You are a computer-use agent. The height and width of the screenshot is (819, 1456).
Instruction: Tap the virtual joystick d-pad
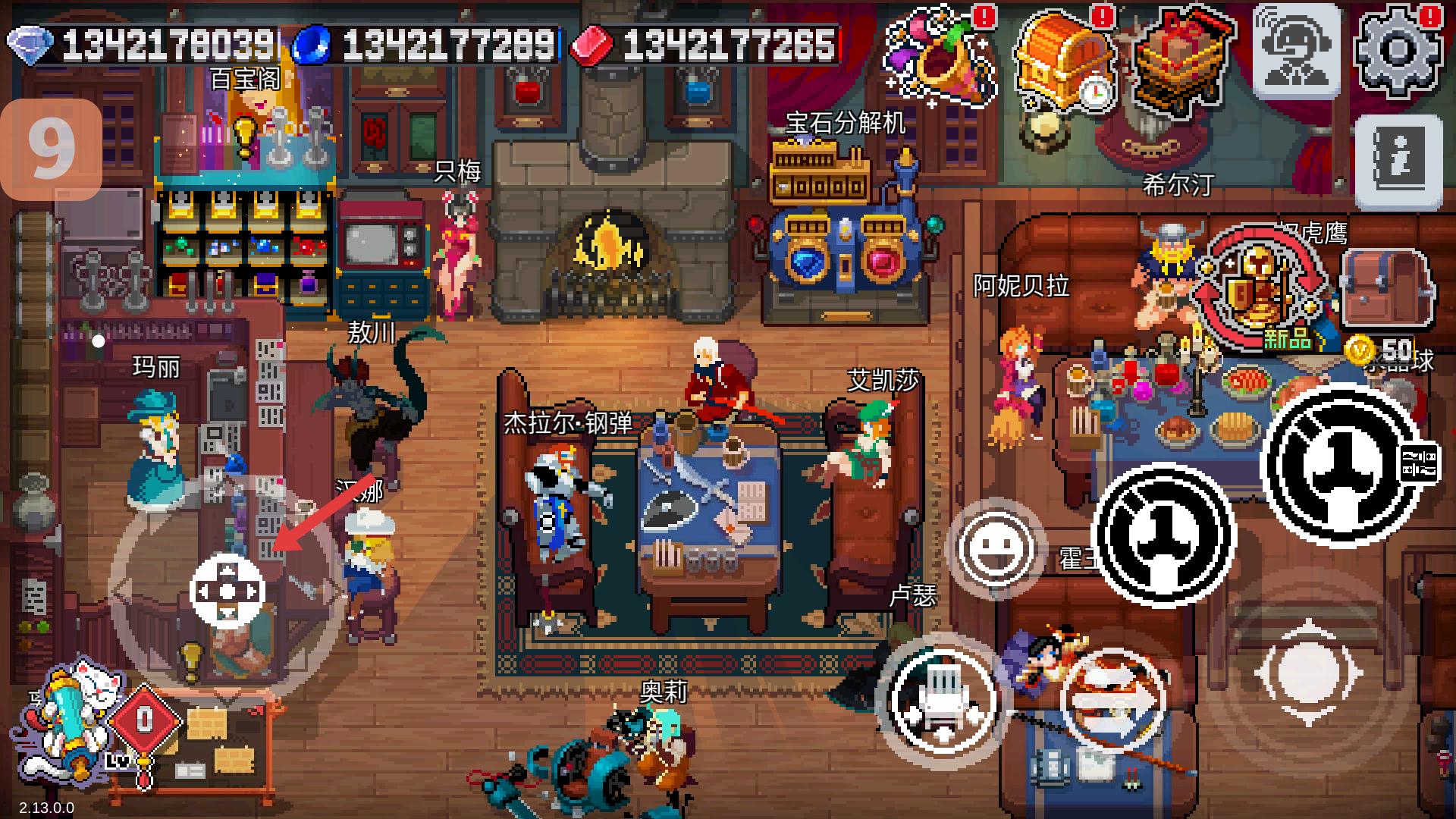click(x=227, y=591)
